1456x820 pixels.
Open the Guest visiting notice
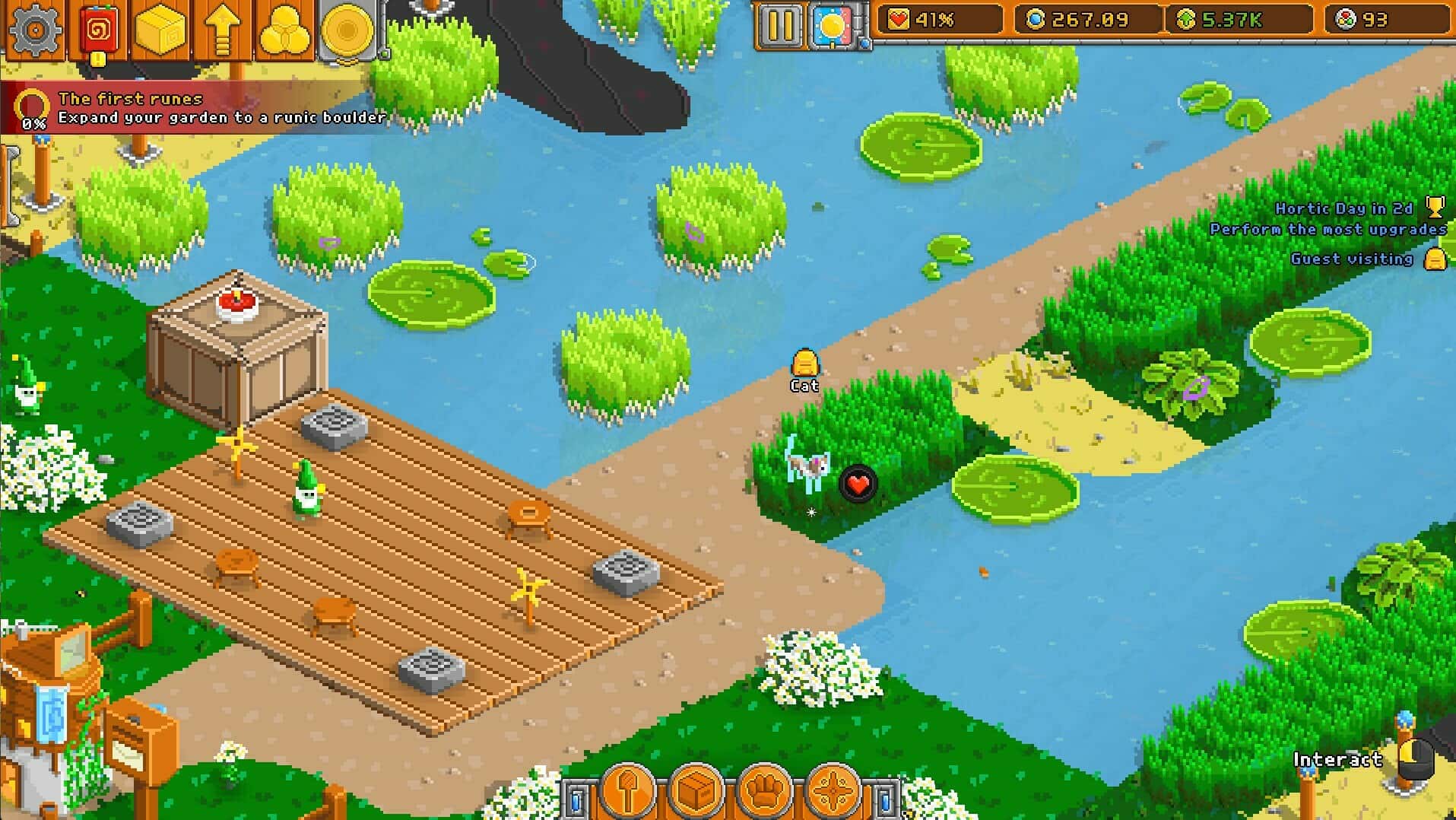point(1361,259)
